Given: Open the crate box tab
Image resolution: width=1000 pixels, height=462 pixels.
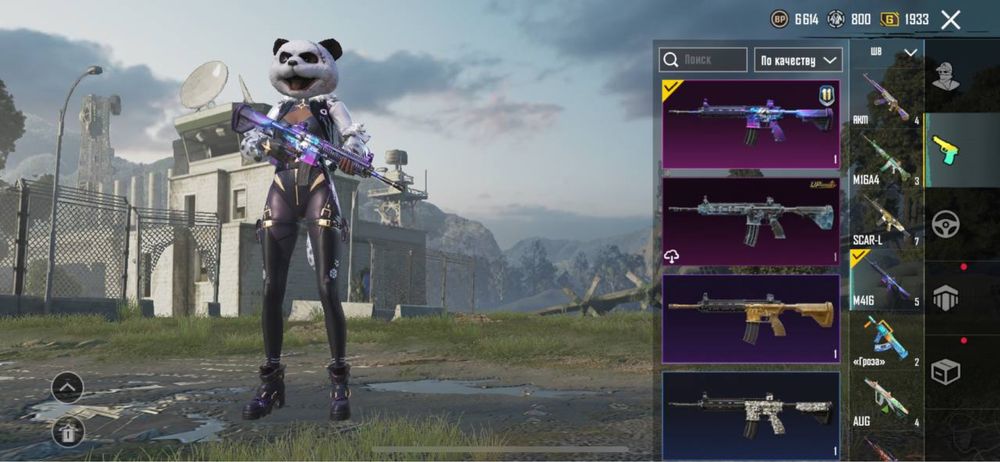Looking at the screenshot, I should (x=946, y=371).
